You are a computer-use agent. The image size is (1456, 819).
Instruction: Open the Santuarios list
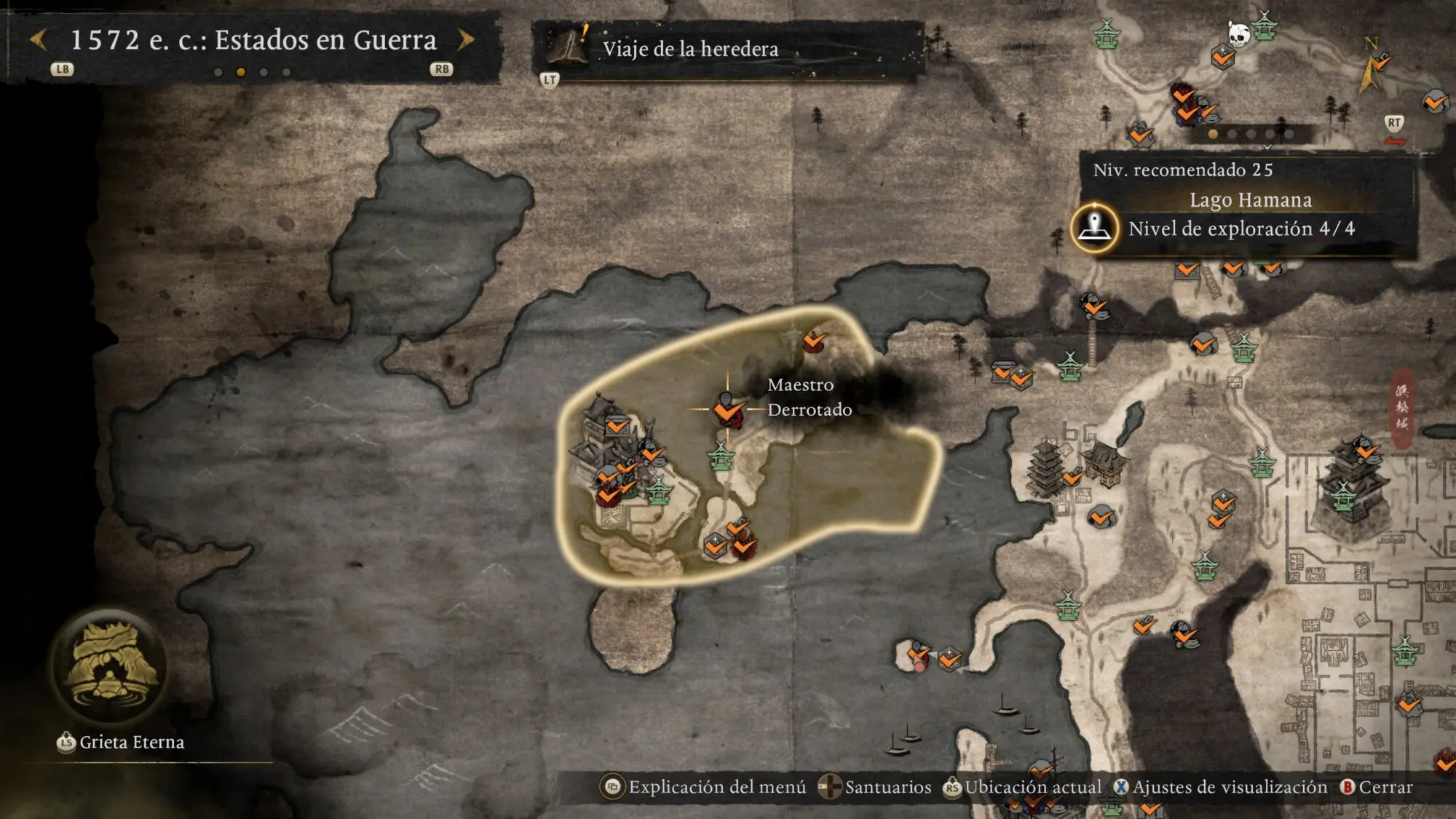point(887,787)
